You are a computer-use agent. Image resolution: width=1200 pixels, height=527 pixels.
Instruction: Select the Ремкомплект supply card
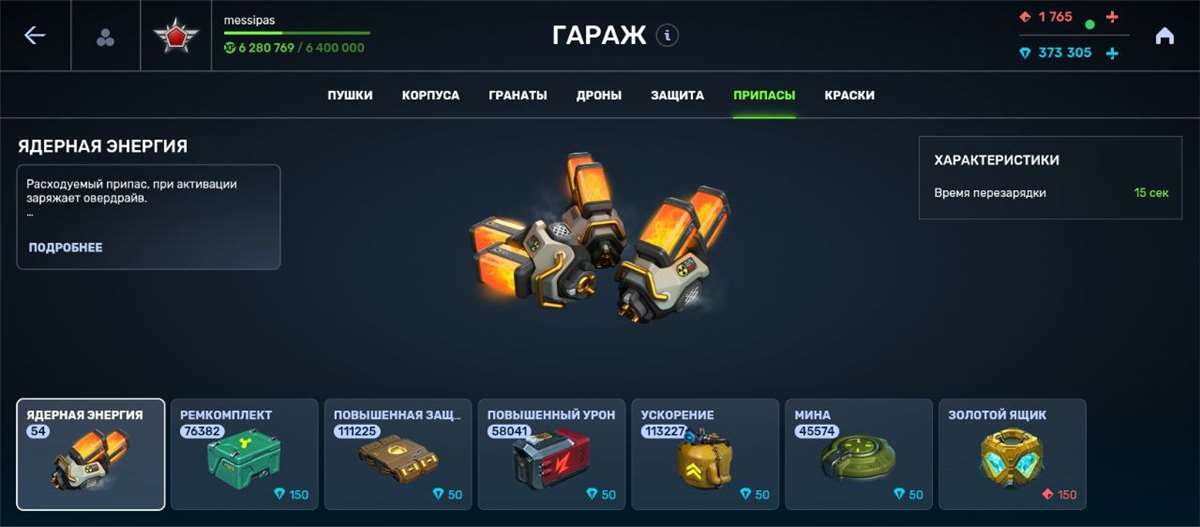(x=244, y=454)
